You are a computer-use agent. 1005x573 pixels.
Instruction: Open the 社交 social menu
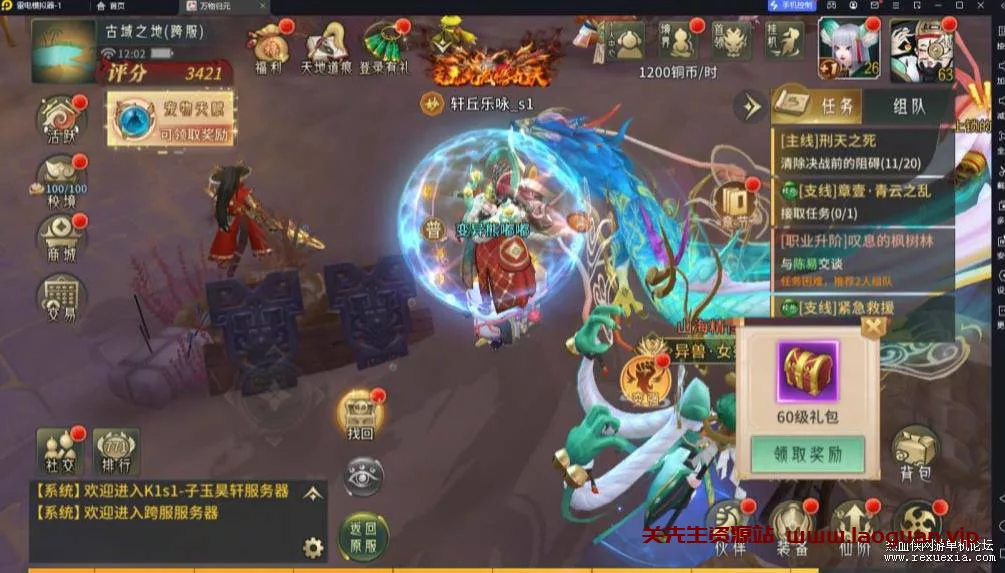[59, 452]
